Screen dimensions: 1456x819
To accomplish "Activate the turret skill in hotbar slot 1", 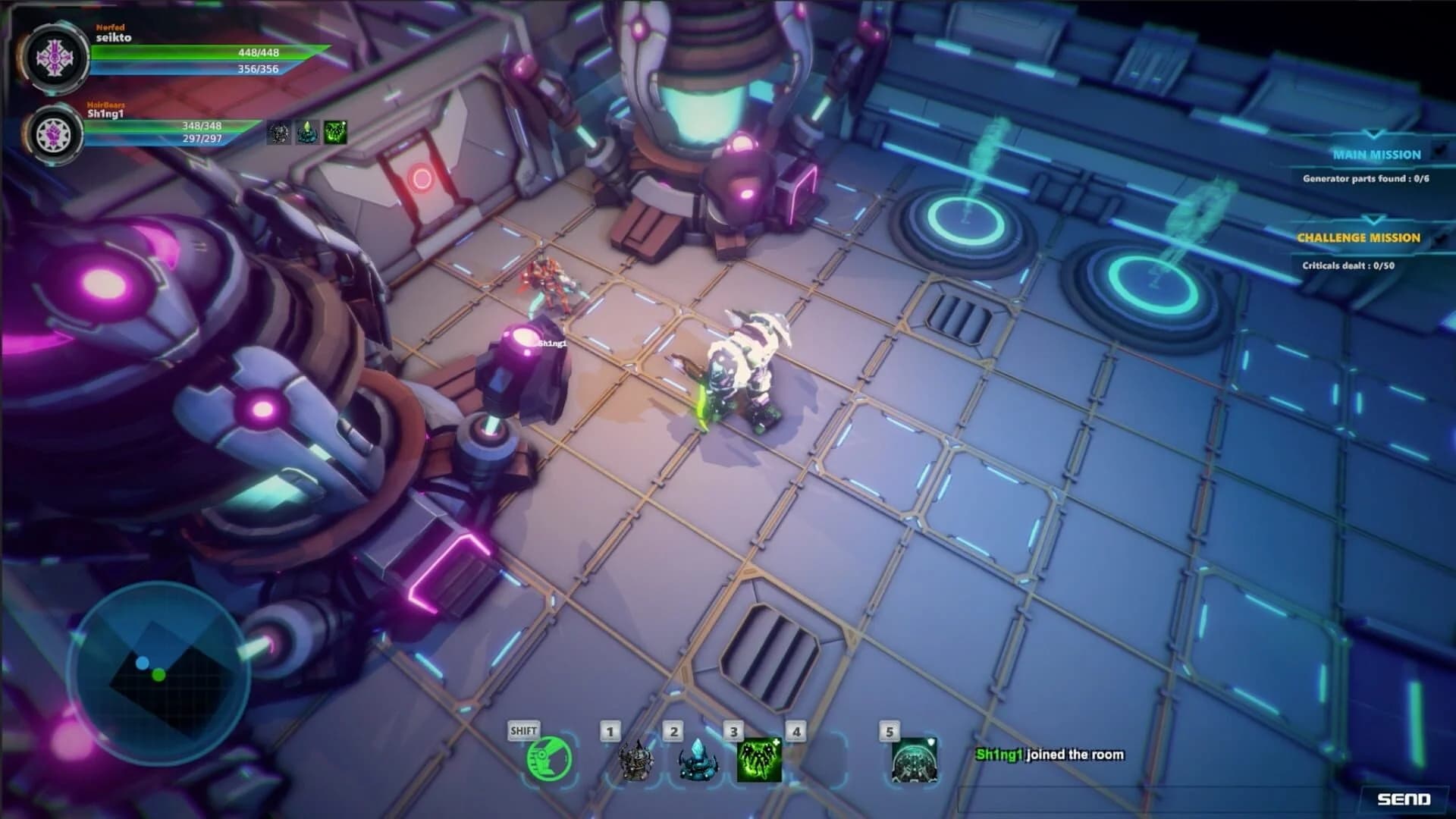I will pos(637,761).
